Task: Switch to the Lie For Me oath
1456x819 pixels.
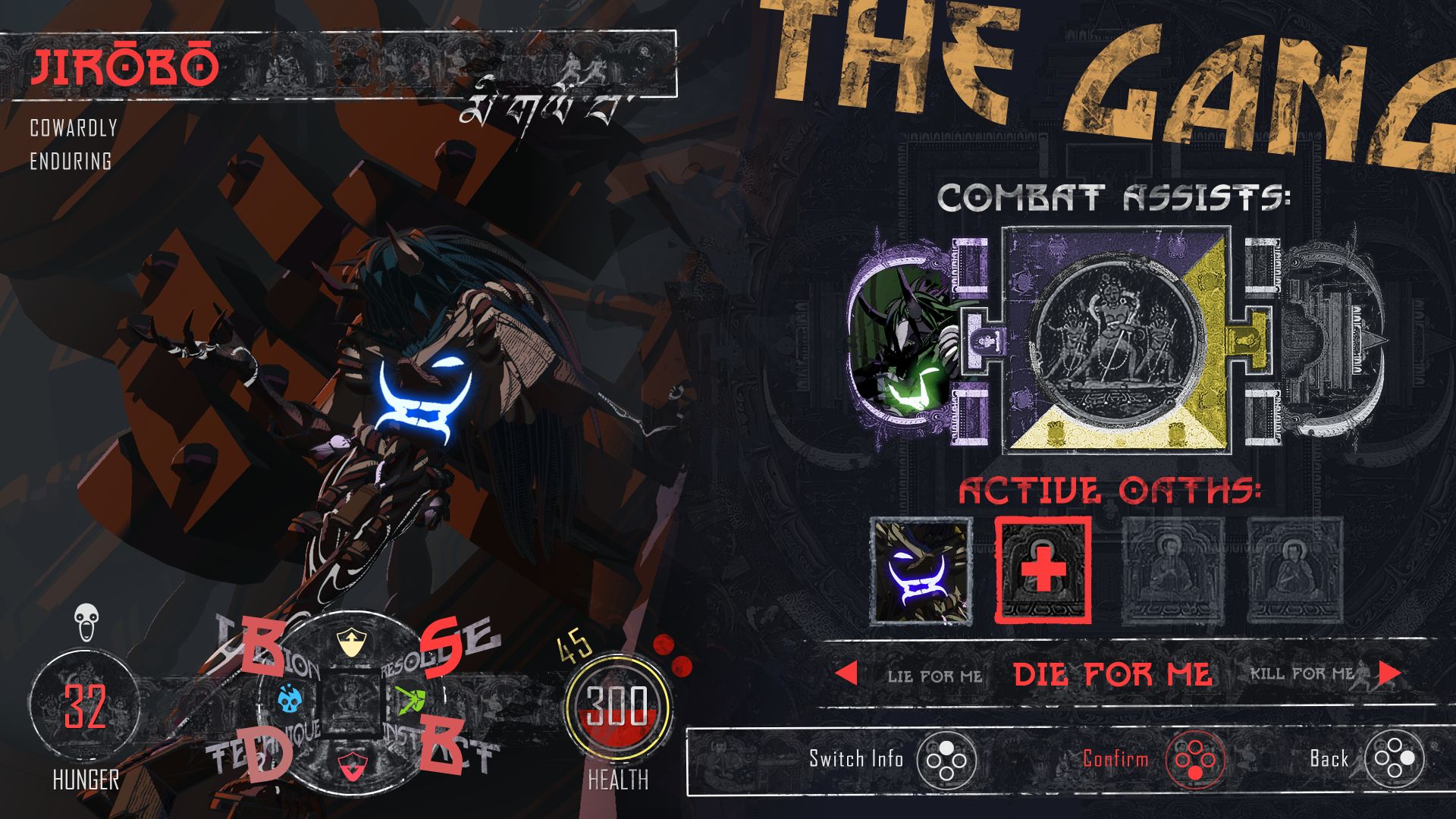Action: tap(934, 675)
